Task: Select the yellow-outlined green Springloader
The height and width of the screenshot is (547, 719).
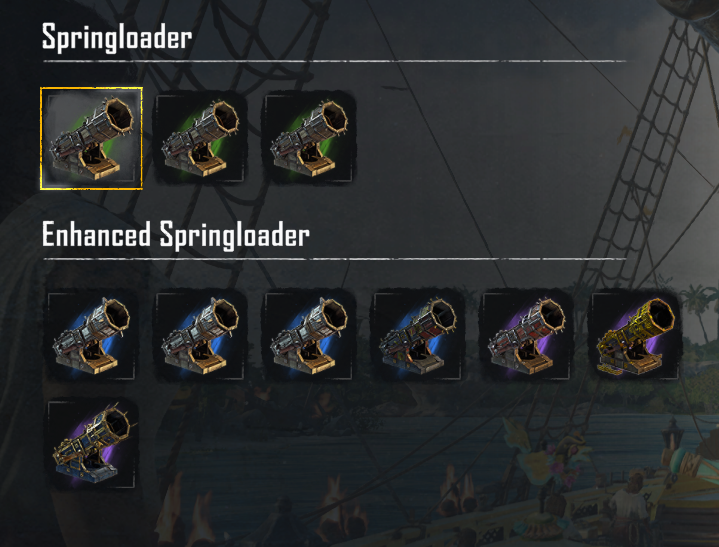Action: pyautogui.click(x=91, y=138)
